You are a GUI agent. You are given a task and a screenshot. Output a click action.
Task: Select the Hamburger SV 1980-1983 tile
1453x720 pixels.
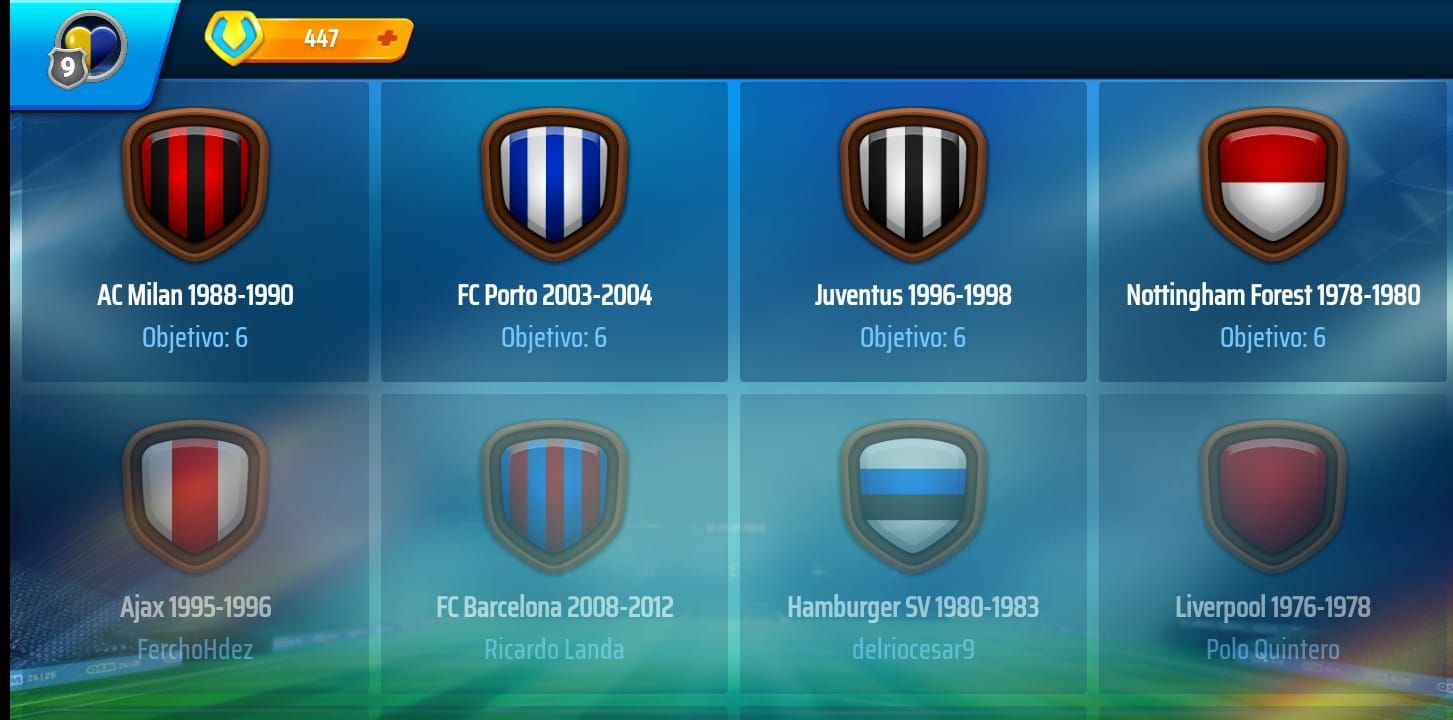pyautogui.click(x=913, y=543)
